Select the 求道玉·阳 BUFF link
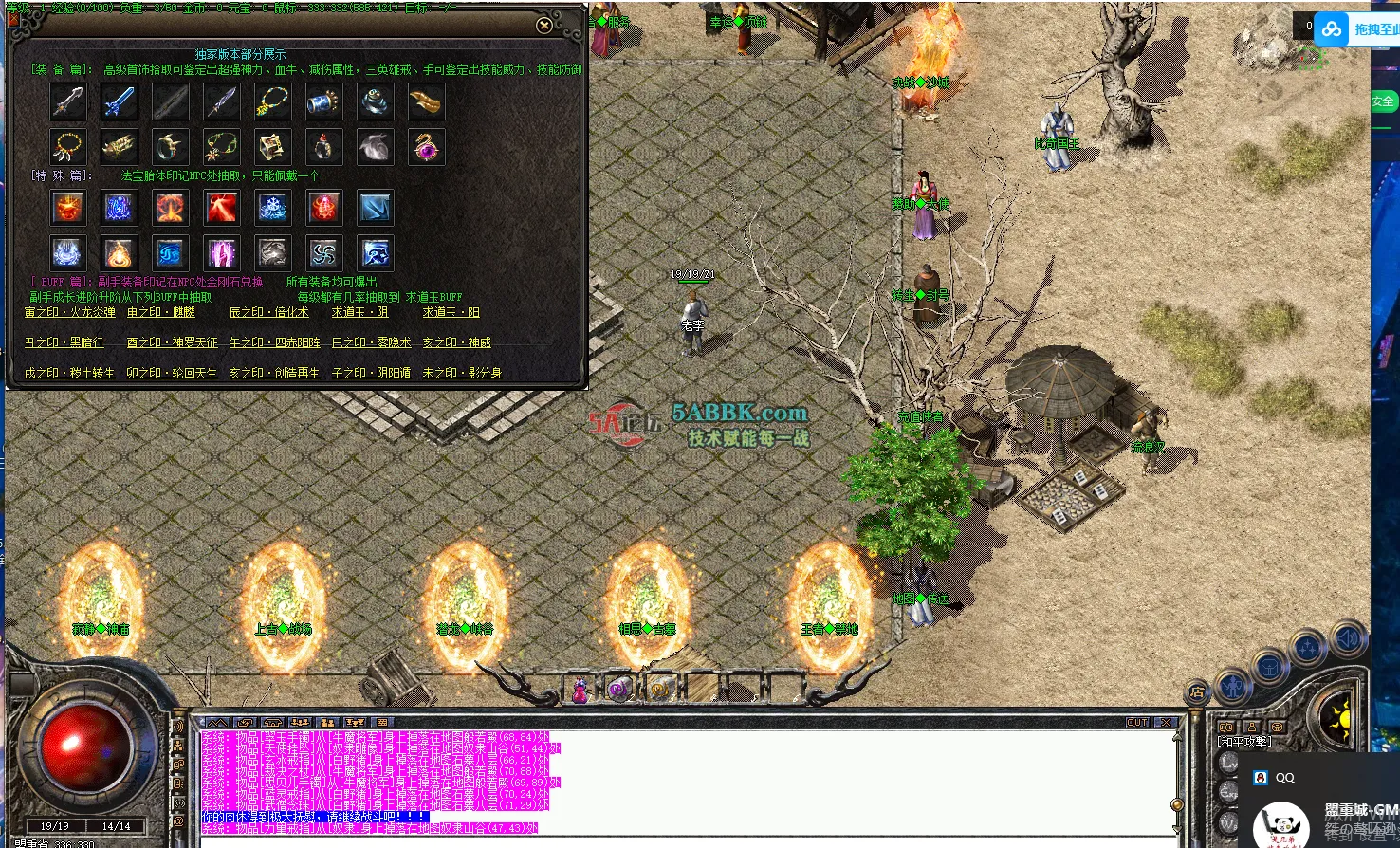The image size is (1400, 848). point(451,312)
